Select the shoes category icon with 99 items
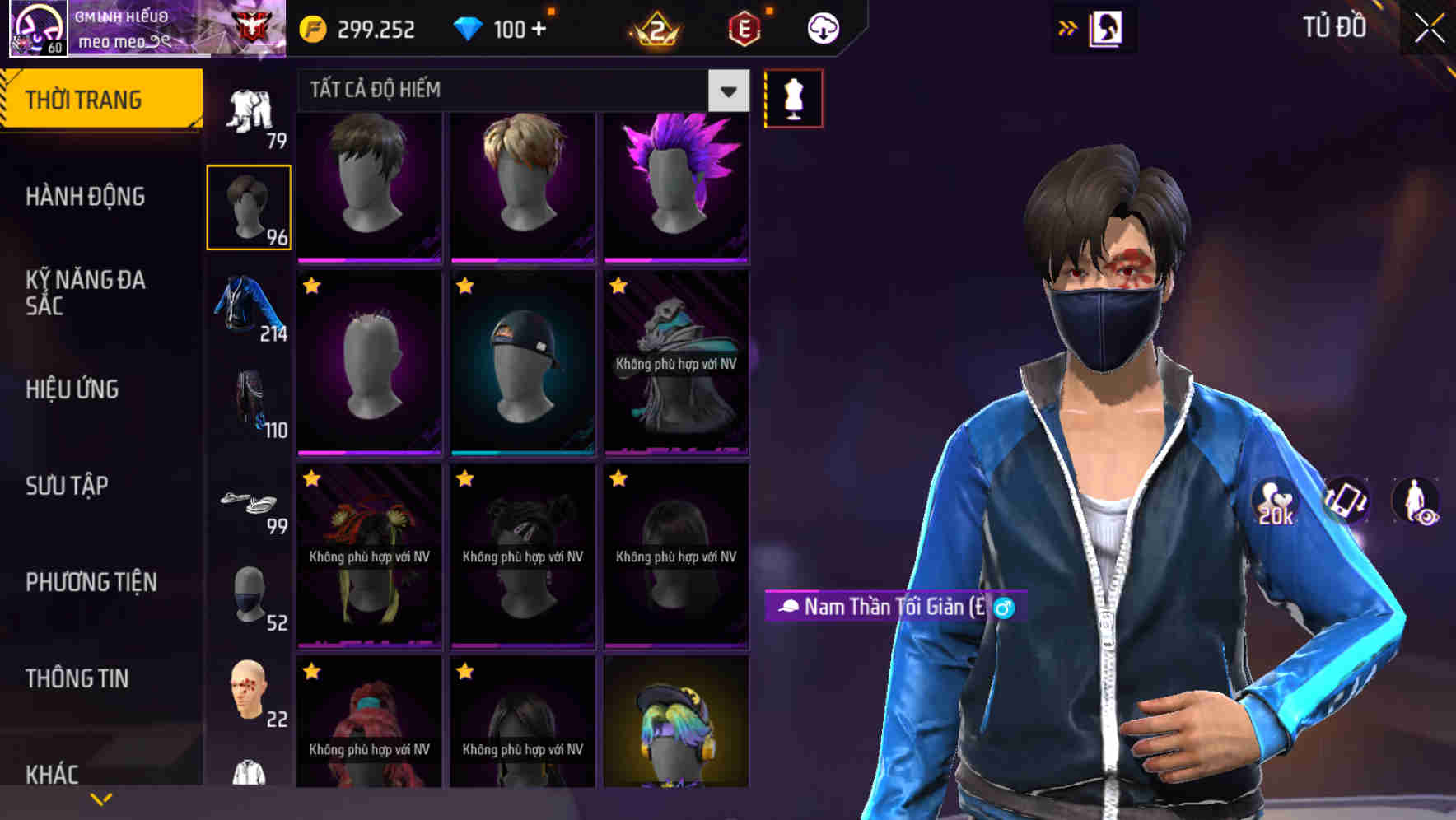Image resolution: width=1456 pixels, height=820 pixels. [x=249, y=502]
